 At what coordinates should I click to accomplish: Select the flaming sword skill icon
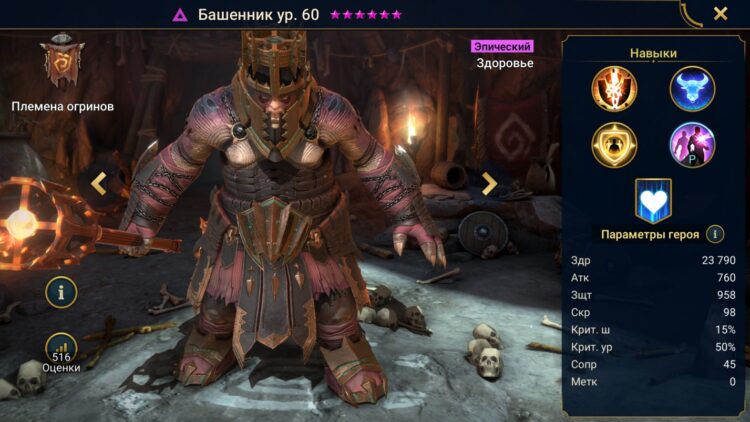point(614,88)
